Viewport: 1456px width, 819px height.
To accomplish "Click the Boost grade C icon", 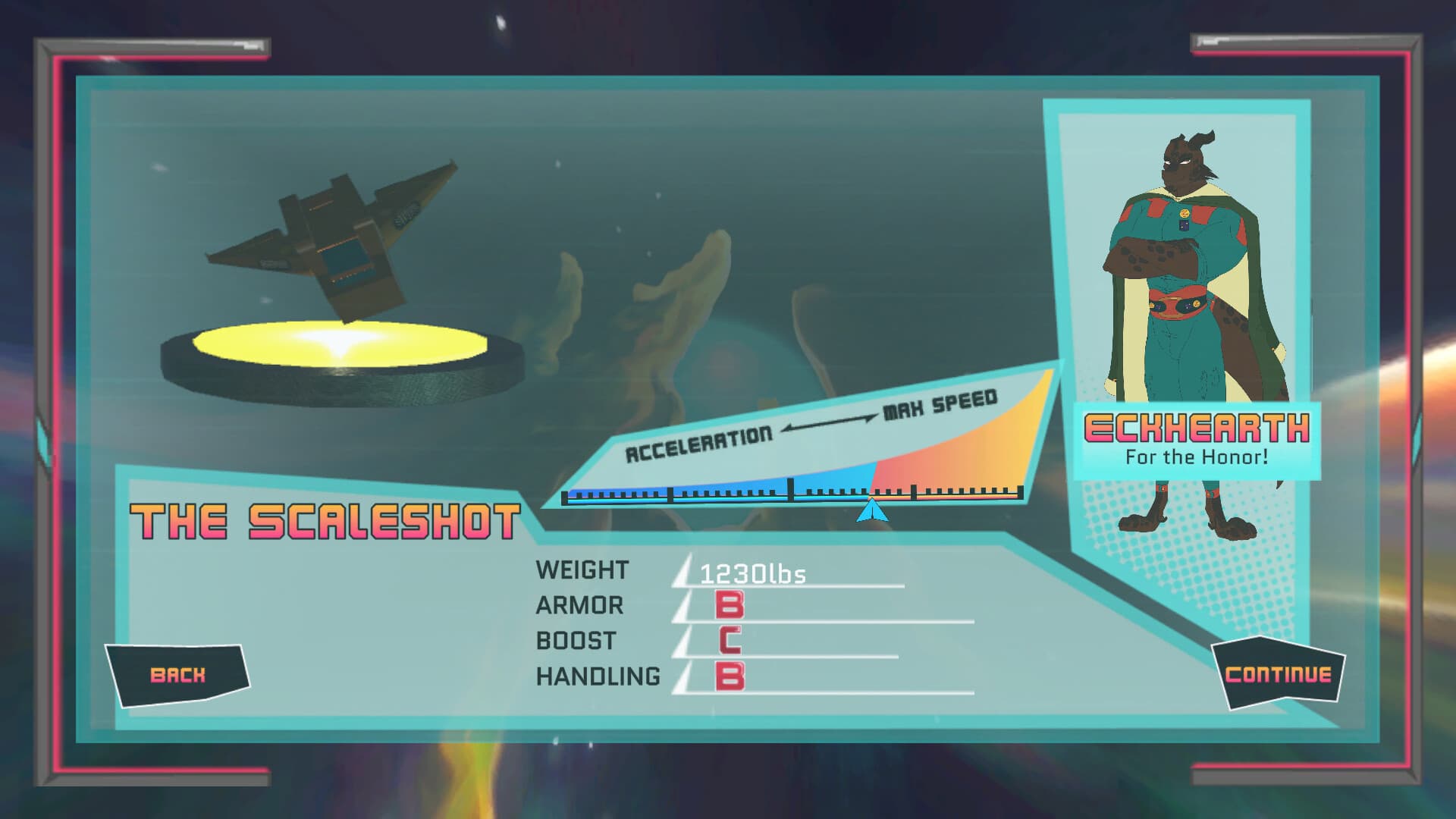I will coord(729,639).
